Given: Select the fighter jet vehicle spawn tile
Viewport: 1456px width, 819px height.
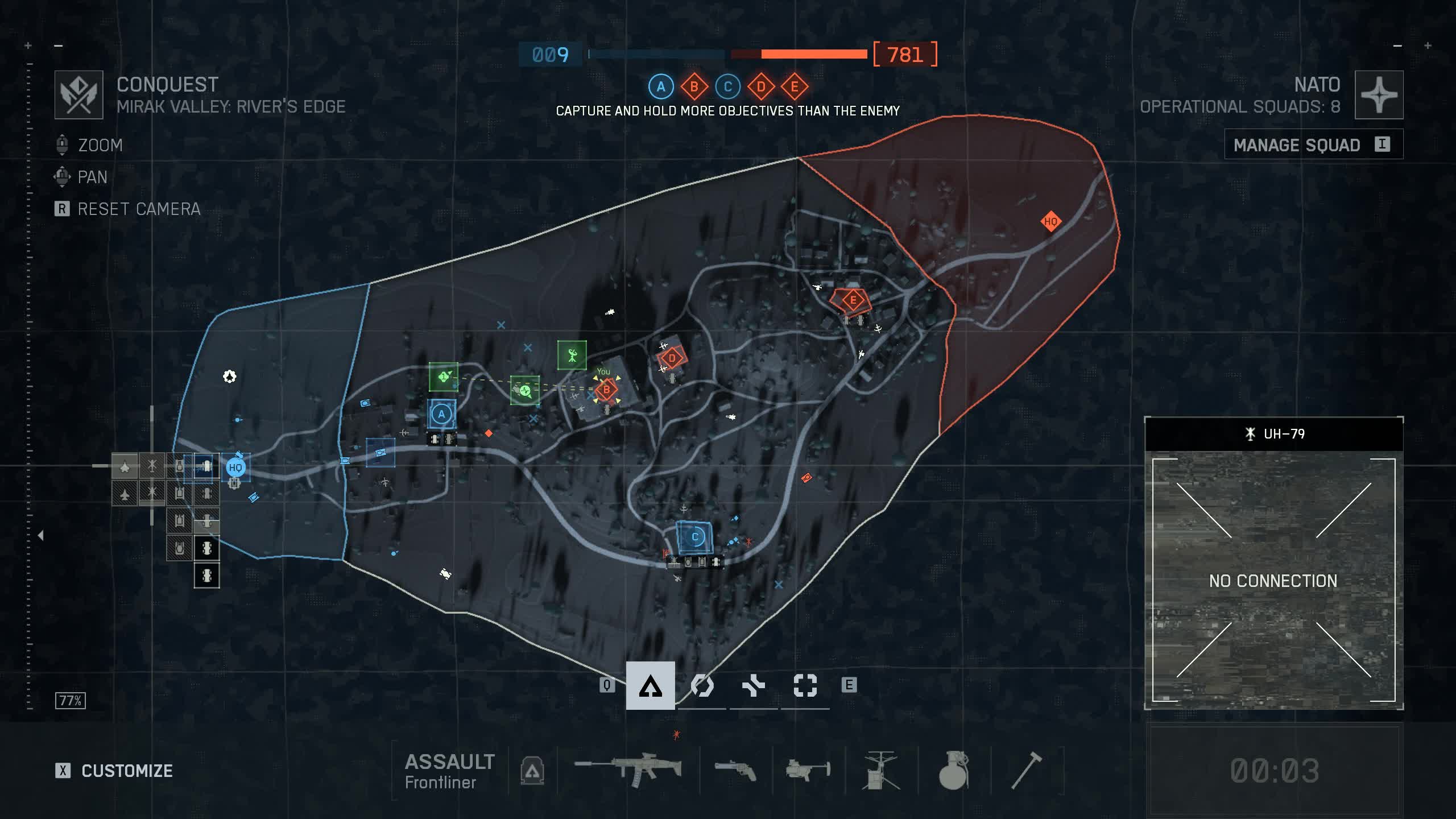Looking at the screenshot, I should pos(125,467).
